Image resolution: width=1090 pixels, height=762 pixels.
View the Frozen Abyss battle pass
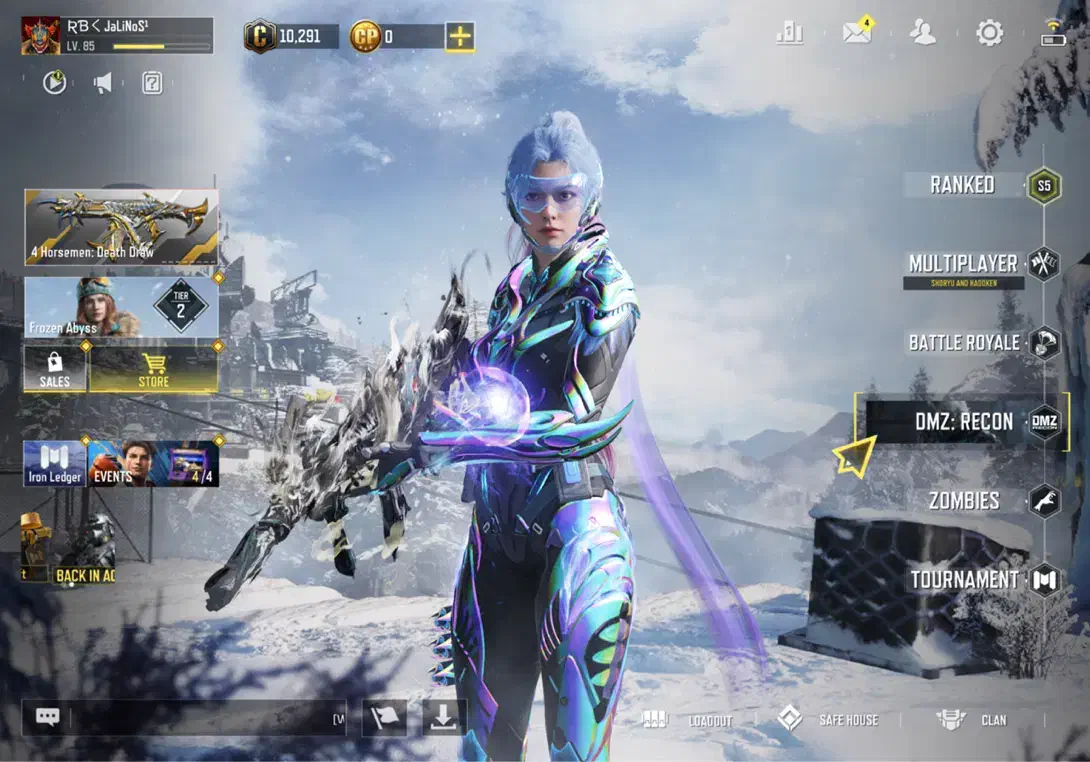click(121, 307)
